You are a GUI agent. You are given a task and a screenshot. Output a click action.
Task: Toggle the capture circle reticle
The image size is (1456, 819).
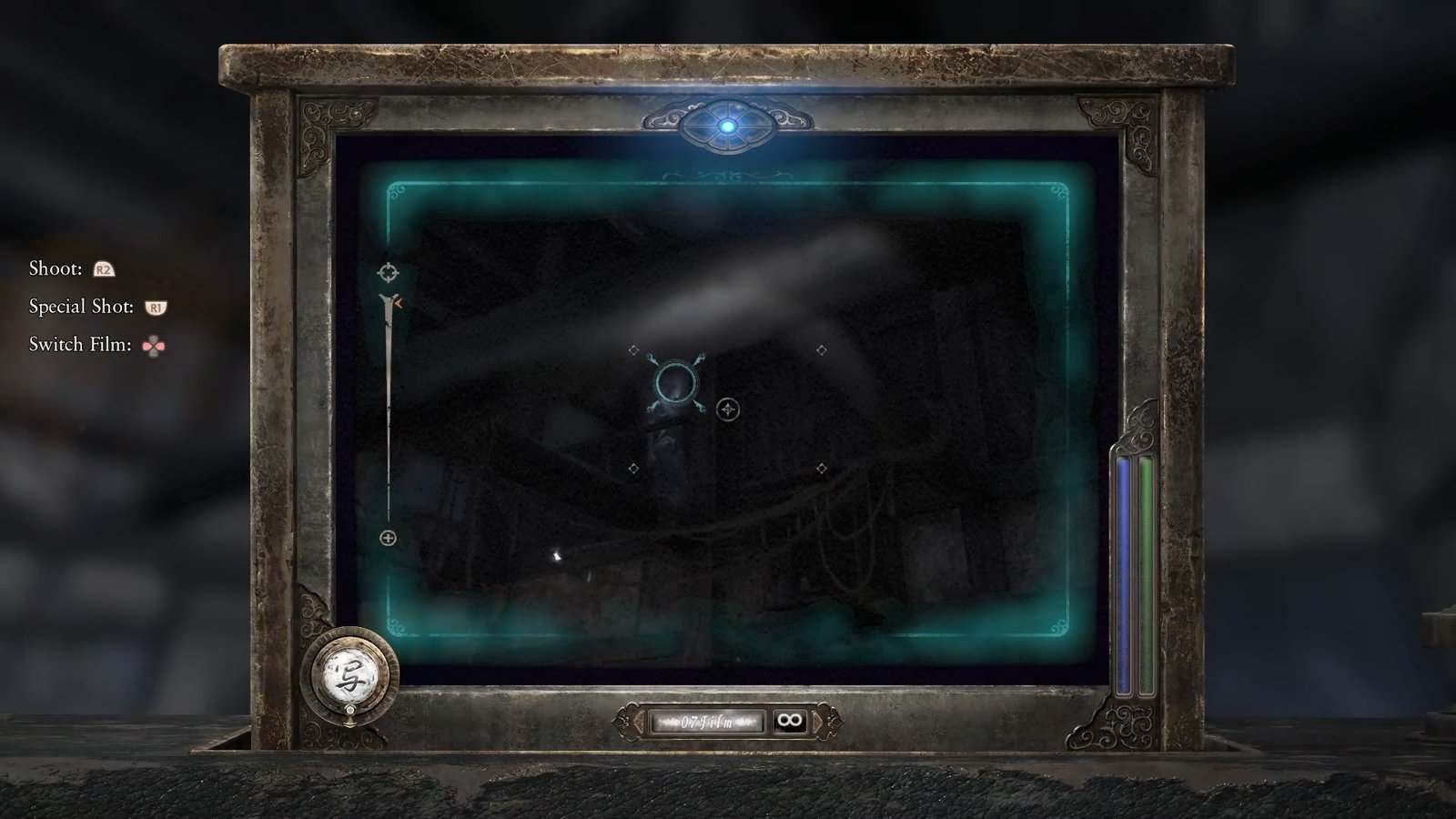(677, 381)
